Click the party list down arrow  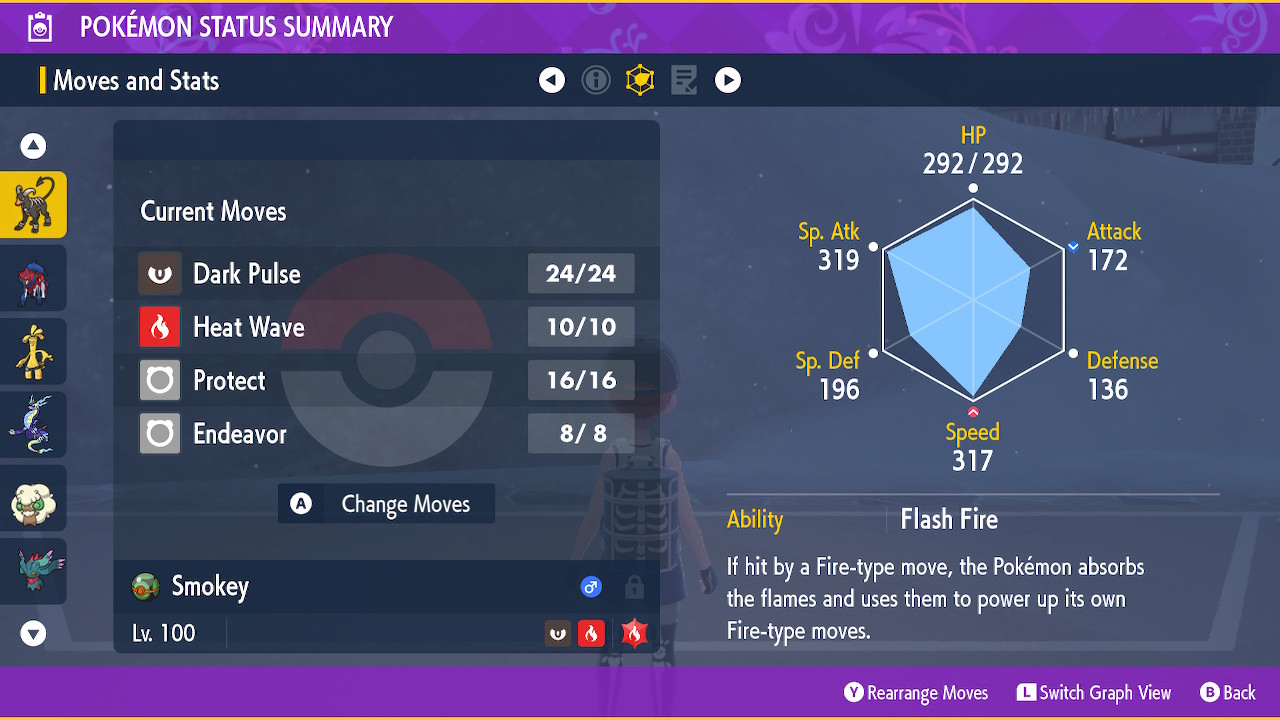pyautogui.click(x=33, y=633)
